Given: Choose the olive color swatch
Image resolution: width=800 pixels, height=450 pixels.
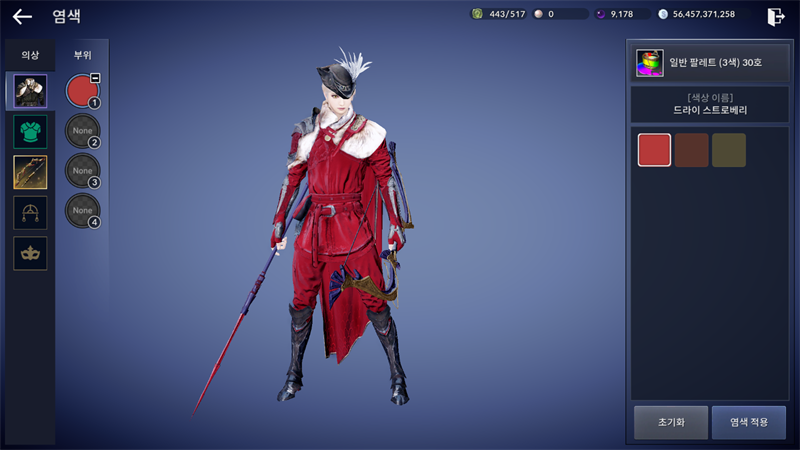Looking at the screenshot, I should click(x=728, y=150).
